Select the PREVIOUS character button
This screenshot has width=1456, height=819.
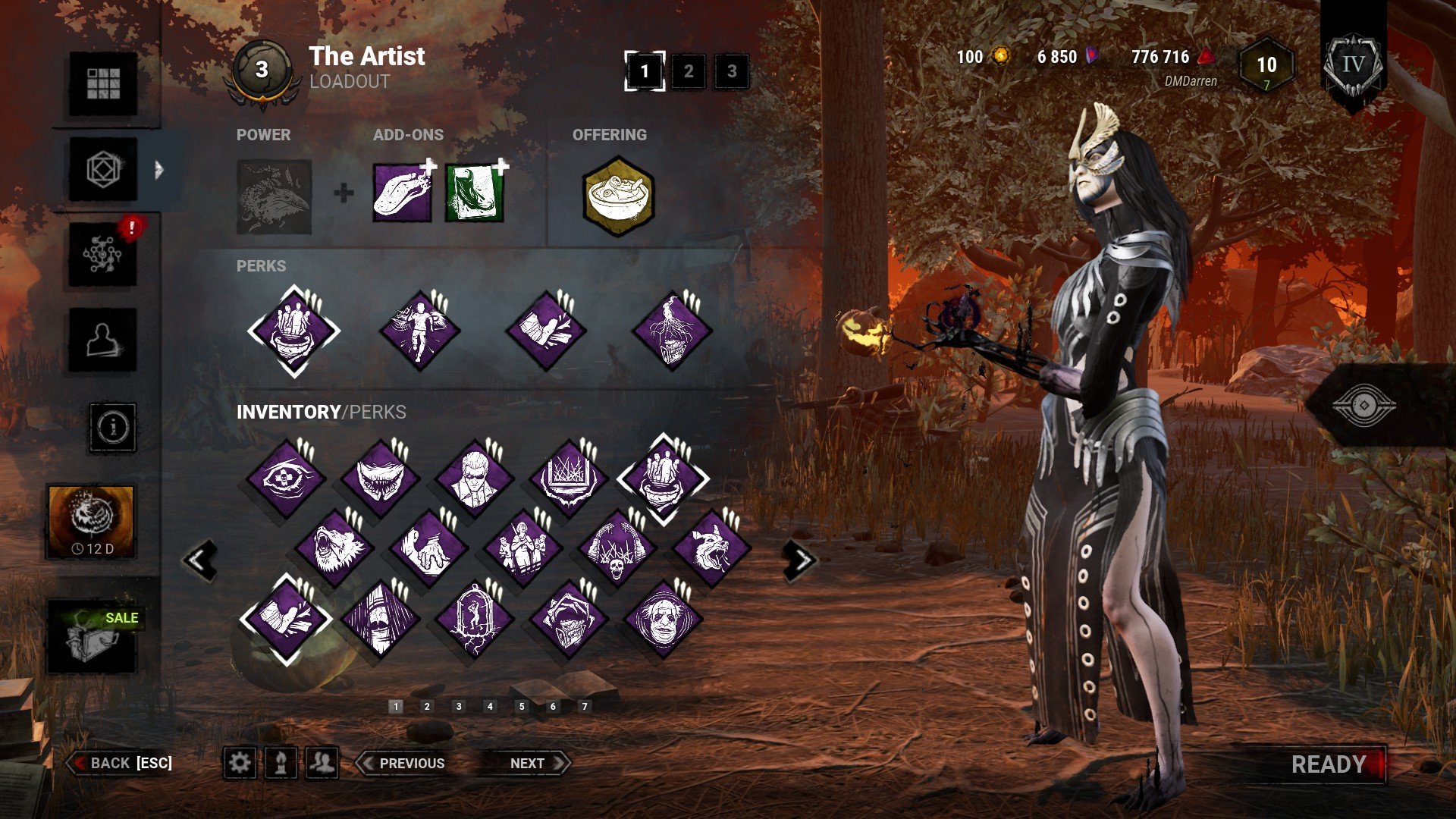point(402,763)
